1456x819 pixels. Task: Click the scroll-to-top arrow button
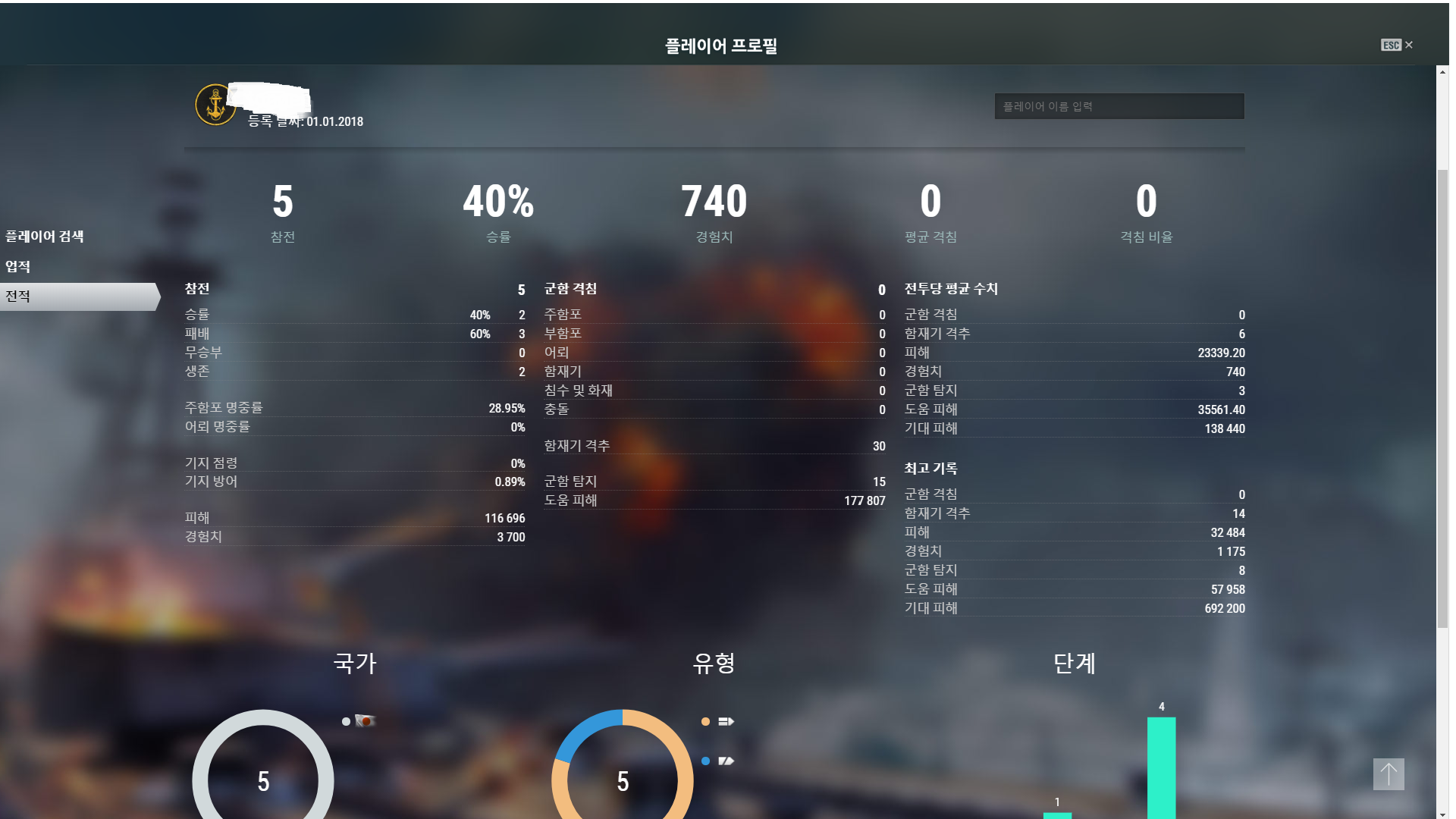click(x=1388, y=774)
